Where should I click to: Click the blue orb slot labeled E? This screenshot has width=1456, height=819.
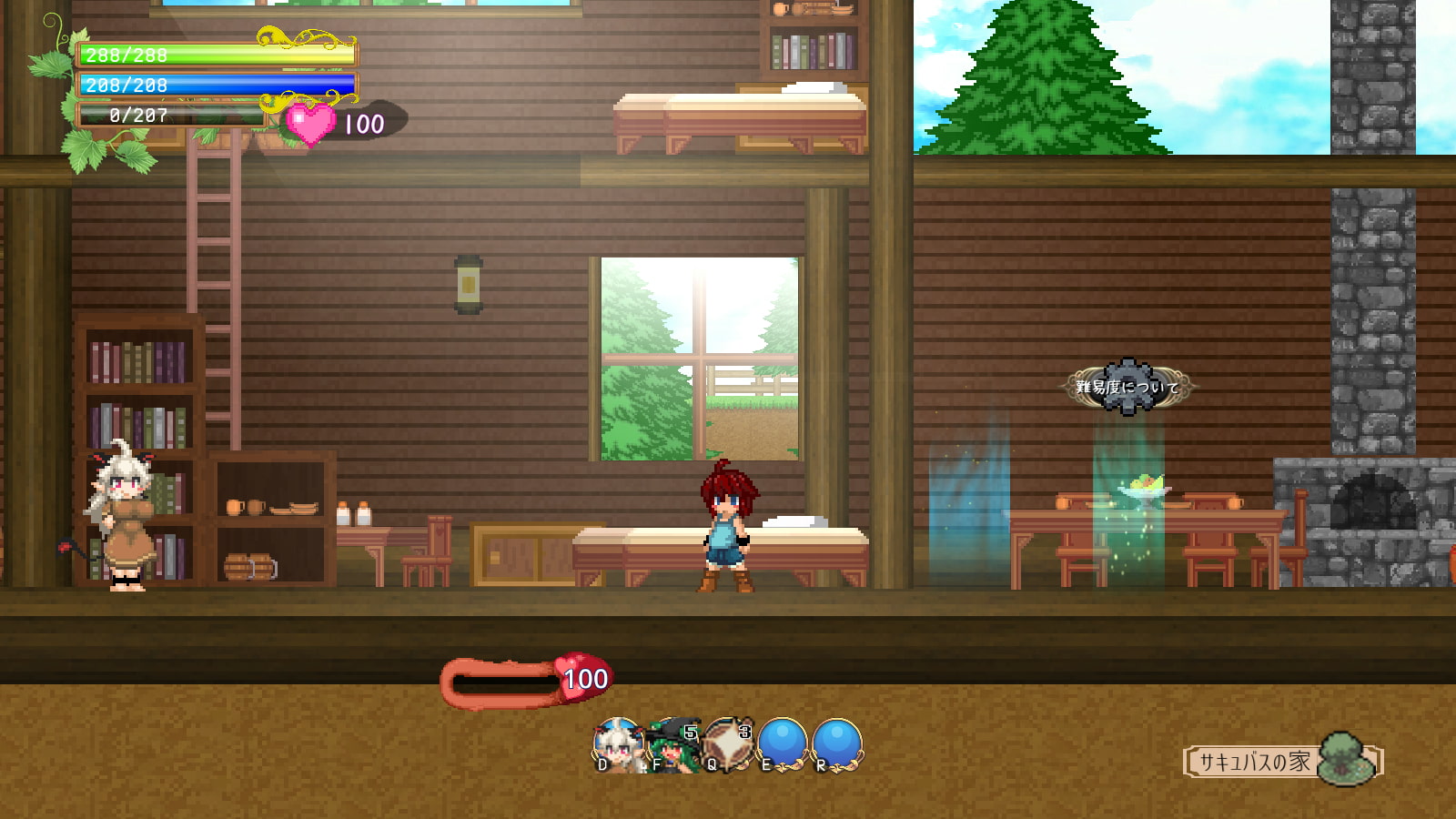pos(782,743)
